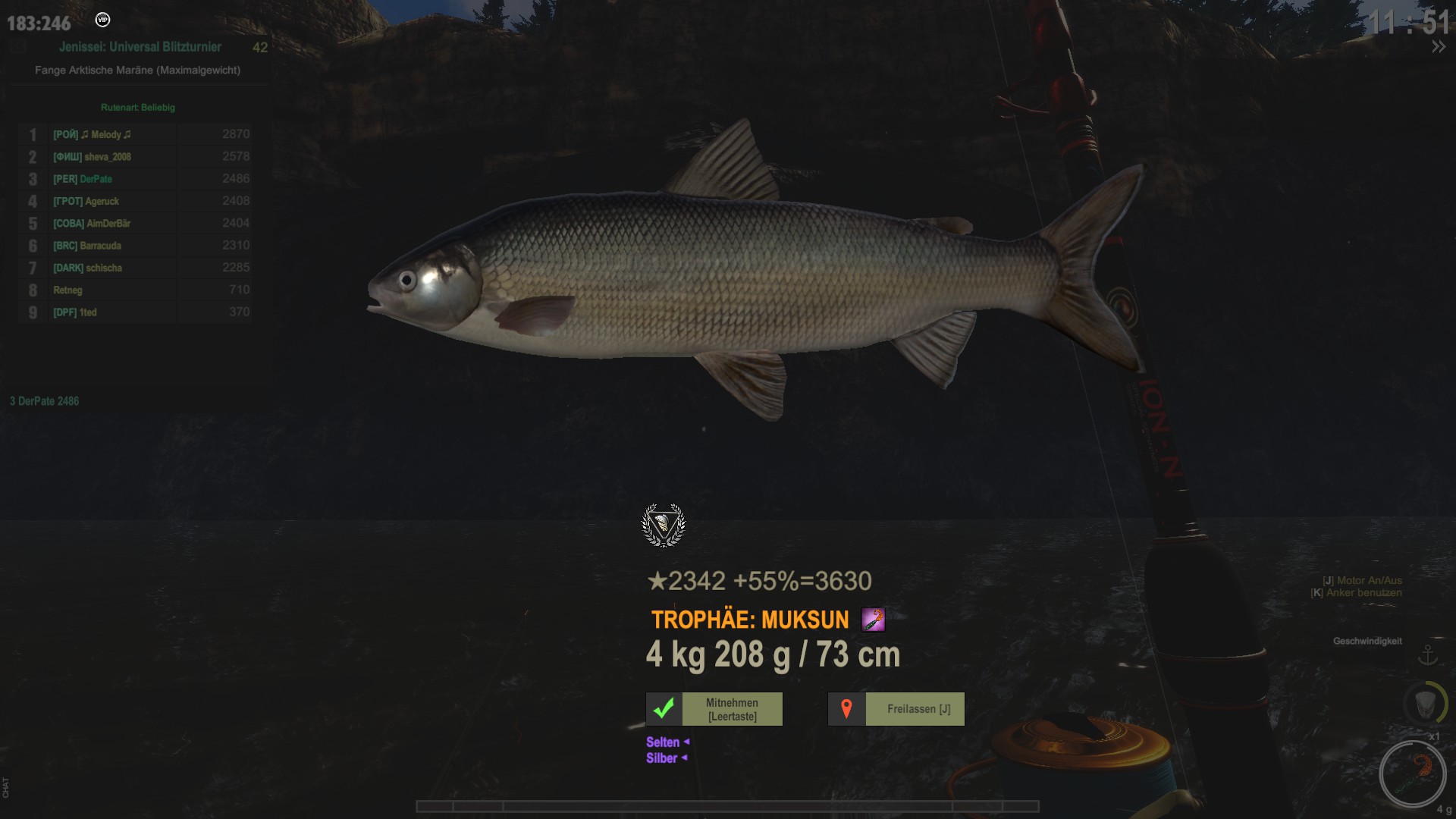The height and width of the screenshot is (819, 1456).
Task: Toggle the anchor icon
Action: click(x=1428, y=654)
